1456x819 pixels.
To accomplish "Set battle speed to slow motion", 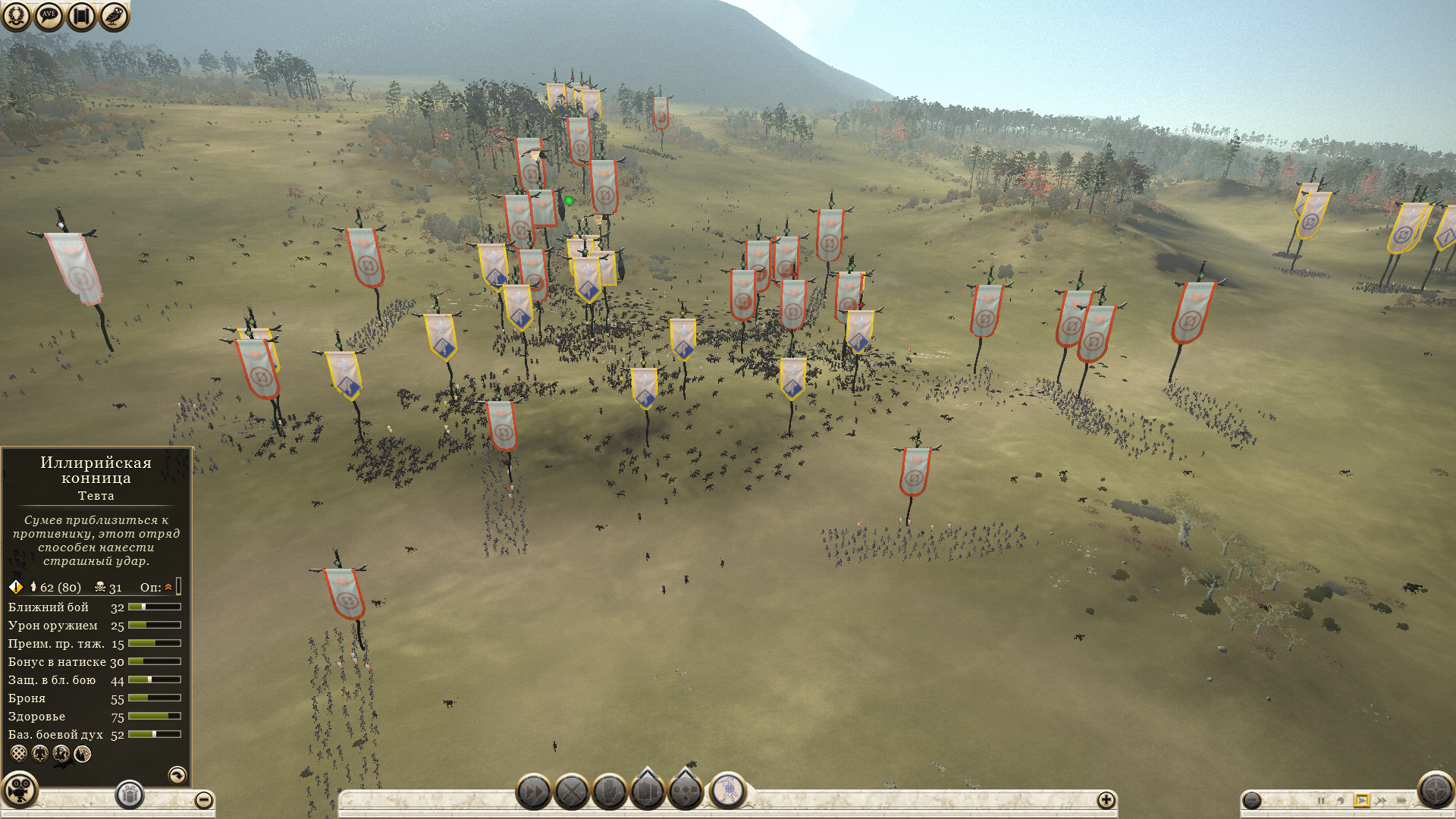I will tap(1341, 800).
